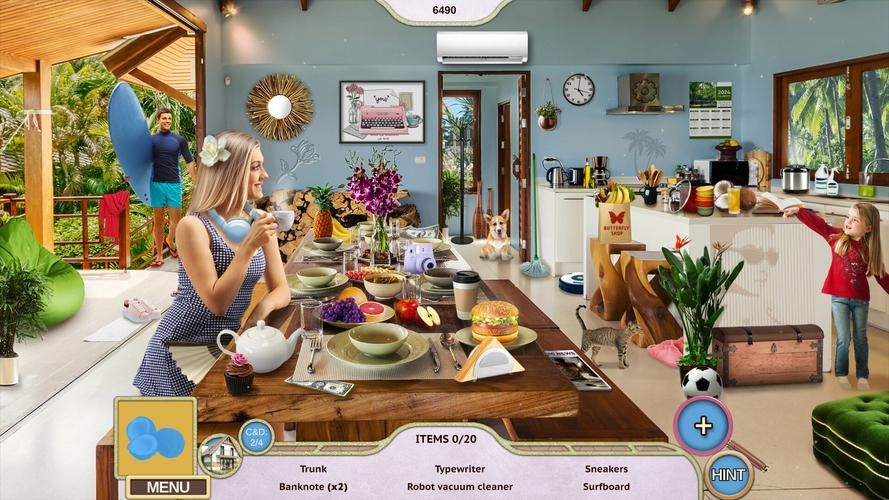
Task: Choose 'Sneakers' from the item list
Action: click(x=606, y=468)
